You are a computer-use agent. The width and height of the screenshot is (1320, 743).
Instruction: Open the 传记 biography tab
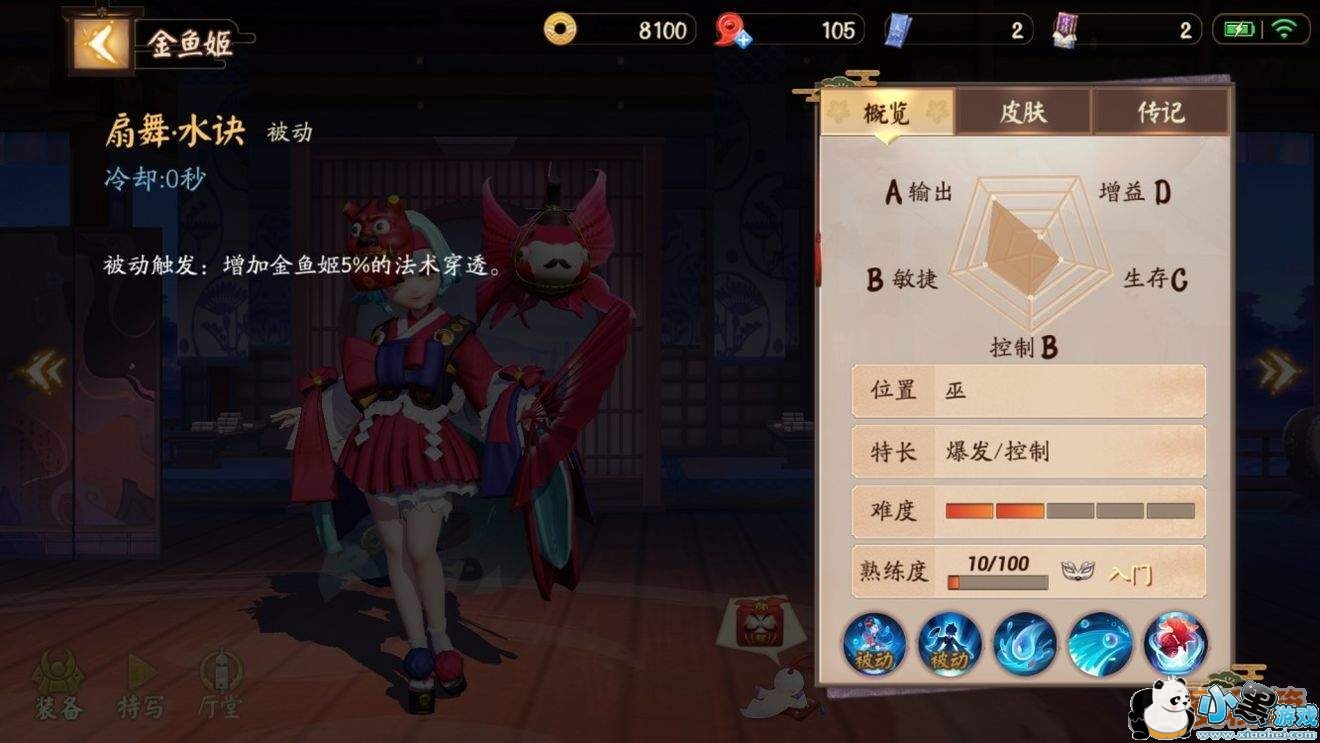coord(1157,113)
